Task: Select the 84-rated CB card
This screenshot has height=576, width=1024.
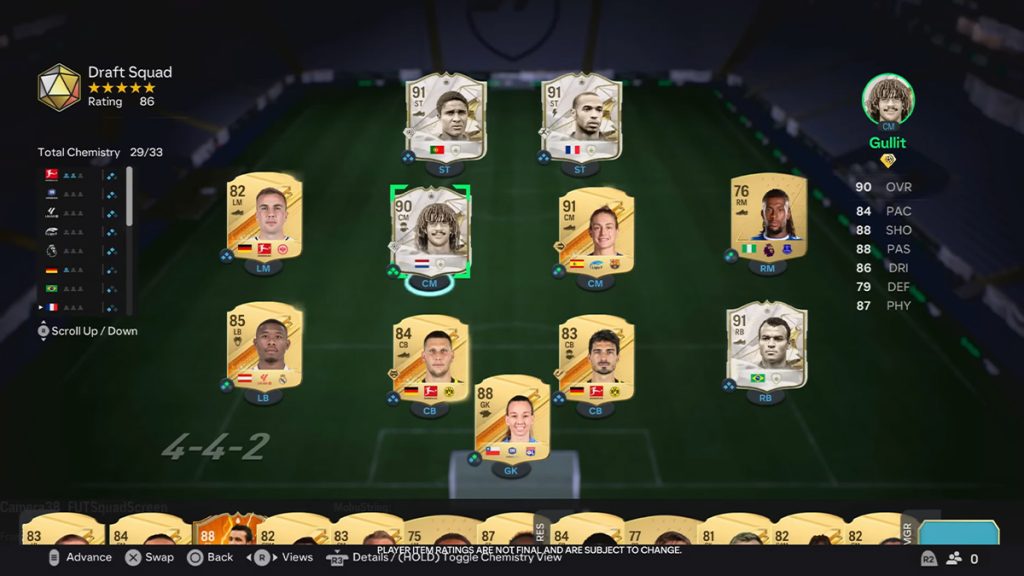Action: click(x=430, y=357)
